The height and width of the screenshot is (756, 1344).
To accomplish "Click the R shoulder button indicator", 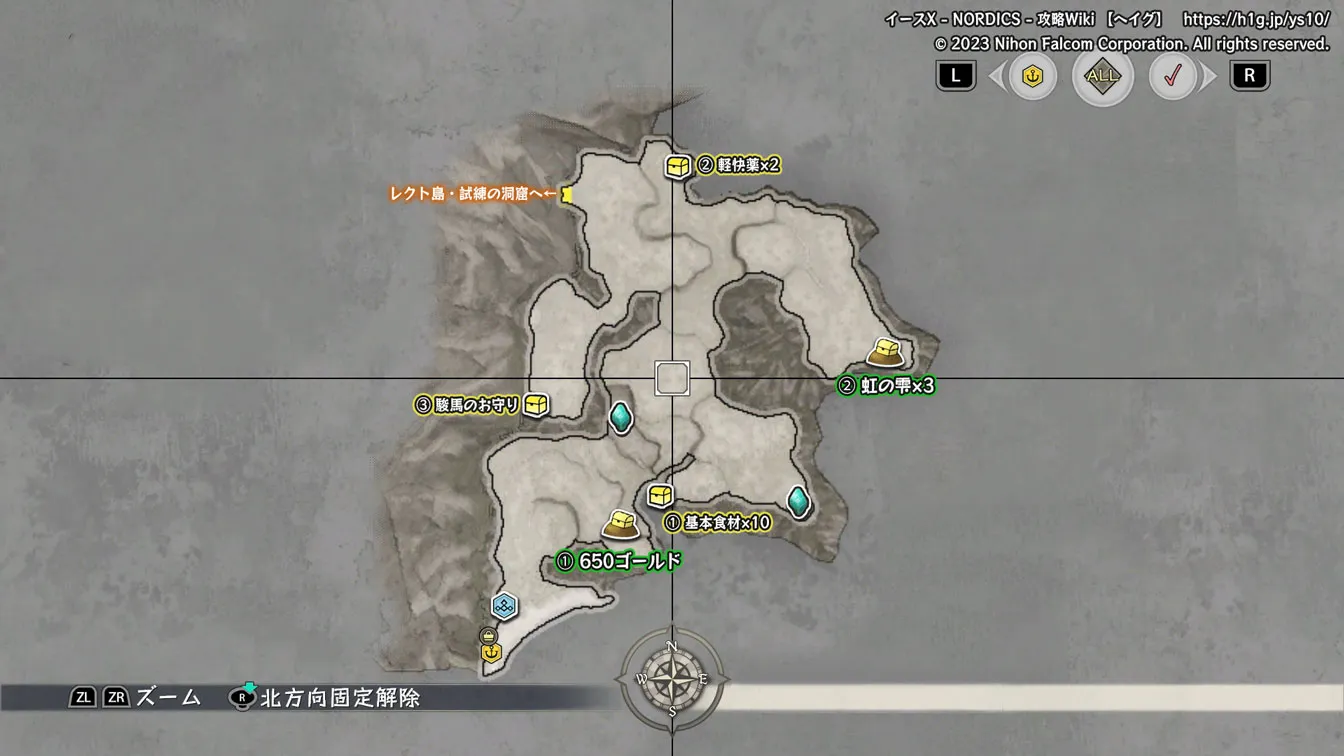I will point(1249,75).
